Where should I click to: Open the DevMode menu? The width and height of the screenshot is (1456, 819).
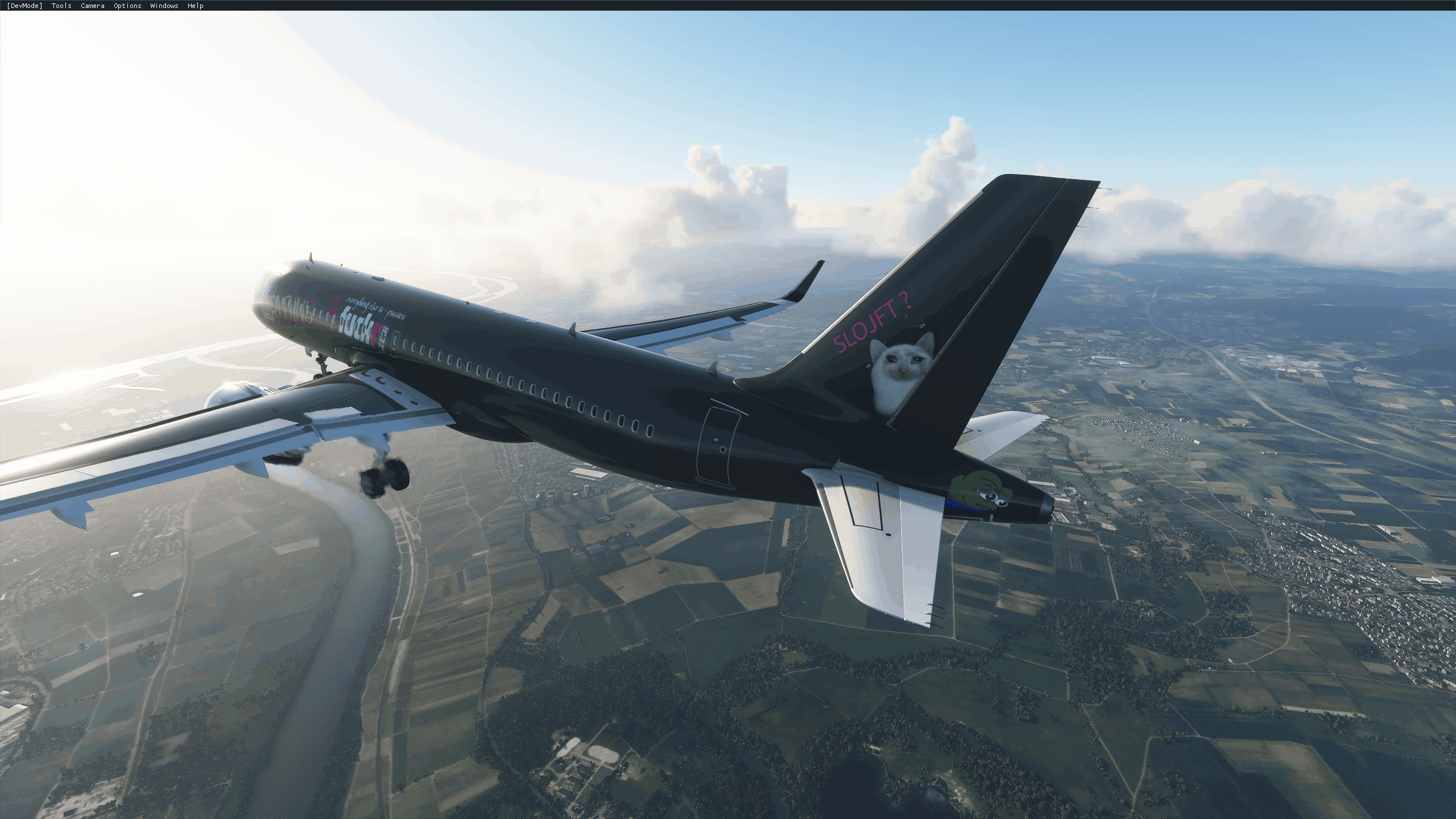point(24,6)
